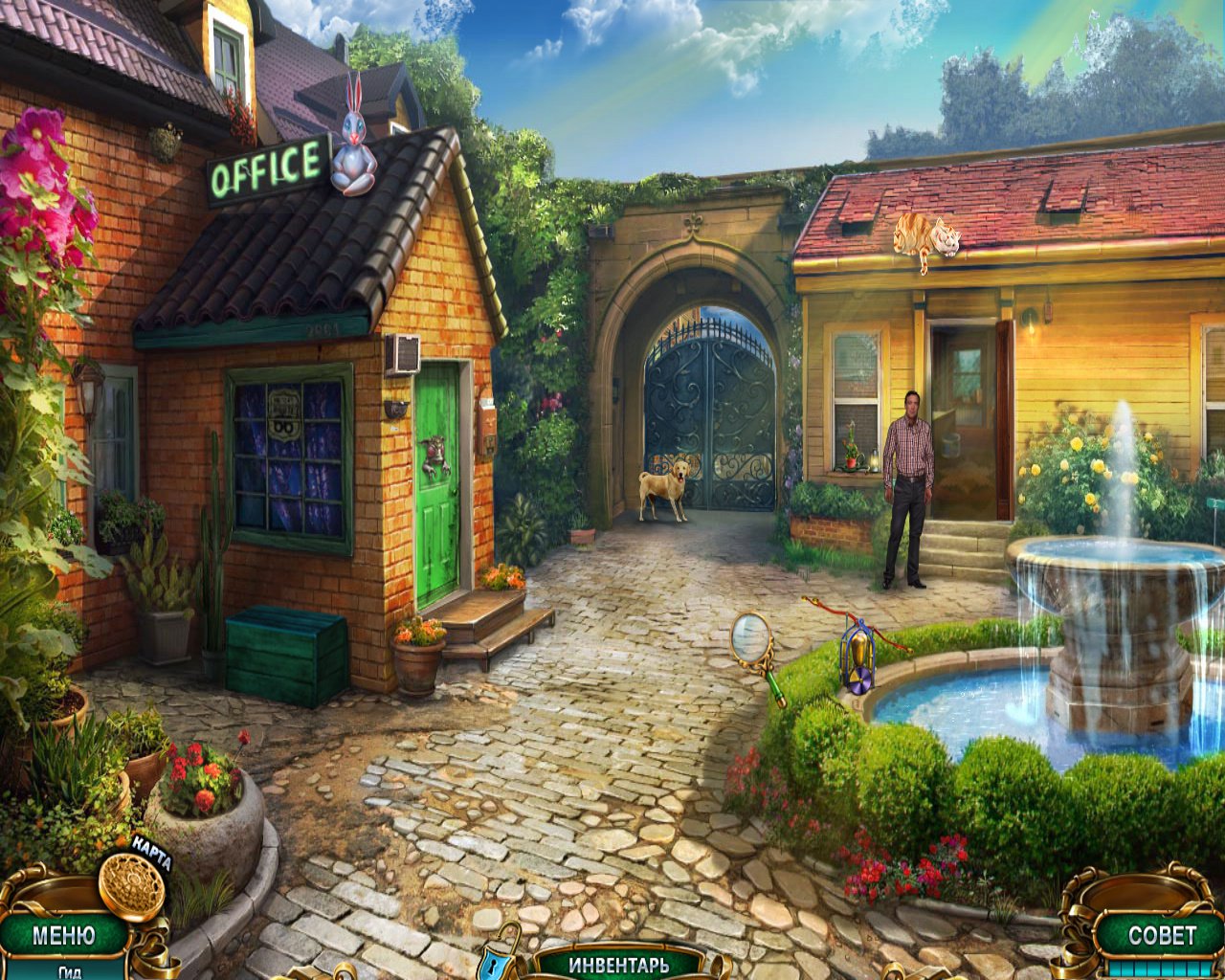Expand the Инвентарь inventory panel
The image size is (1225, 980).
click(619, 963)
